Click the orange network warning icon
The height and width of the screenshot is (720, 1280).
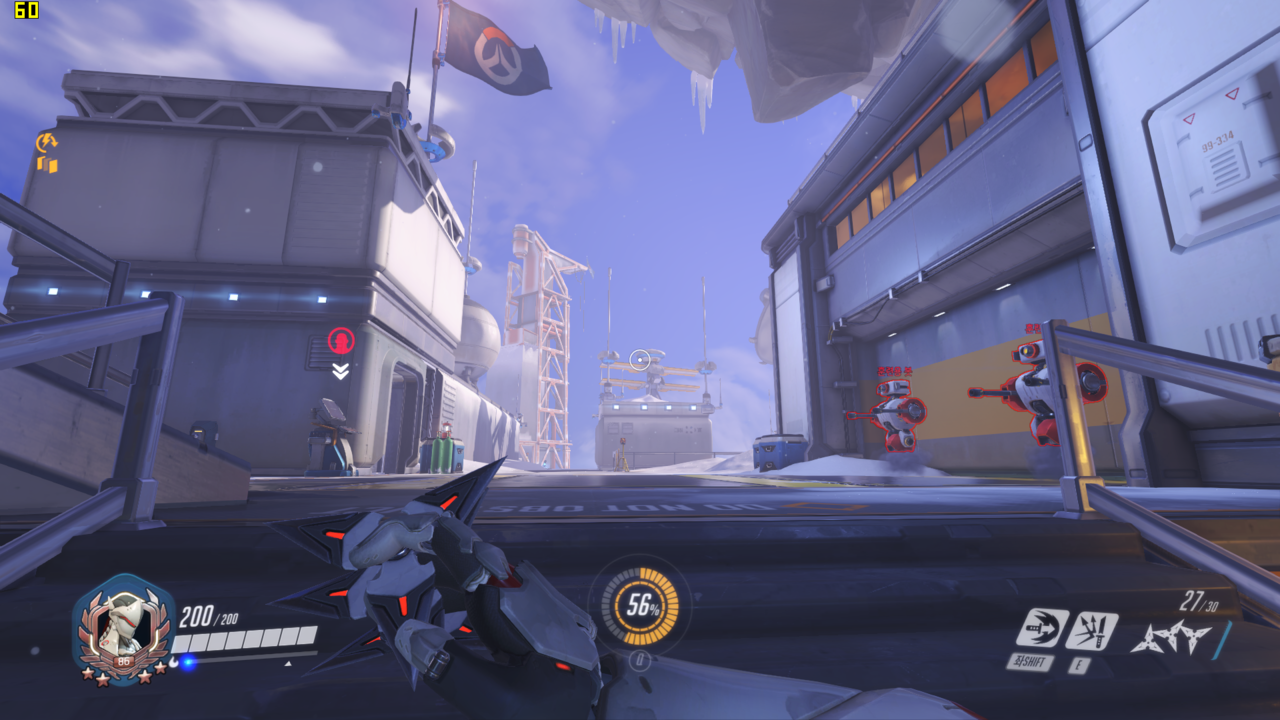pos(47,152)
